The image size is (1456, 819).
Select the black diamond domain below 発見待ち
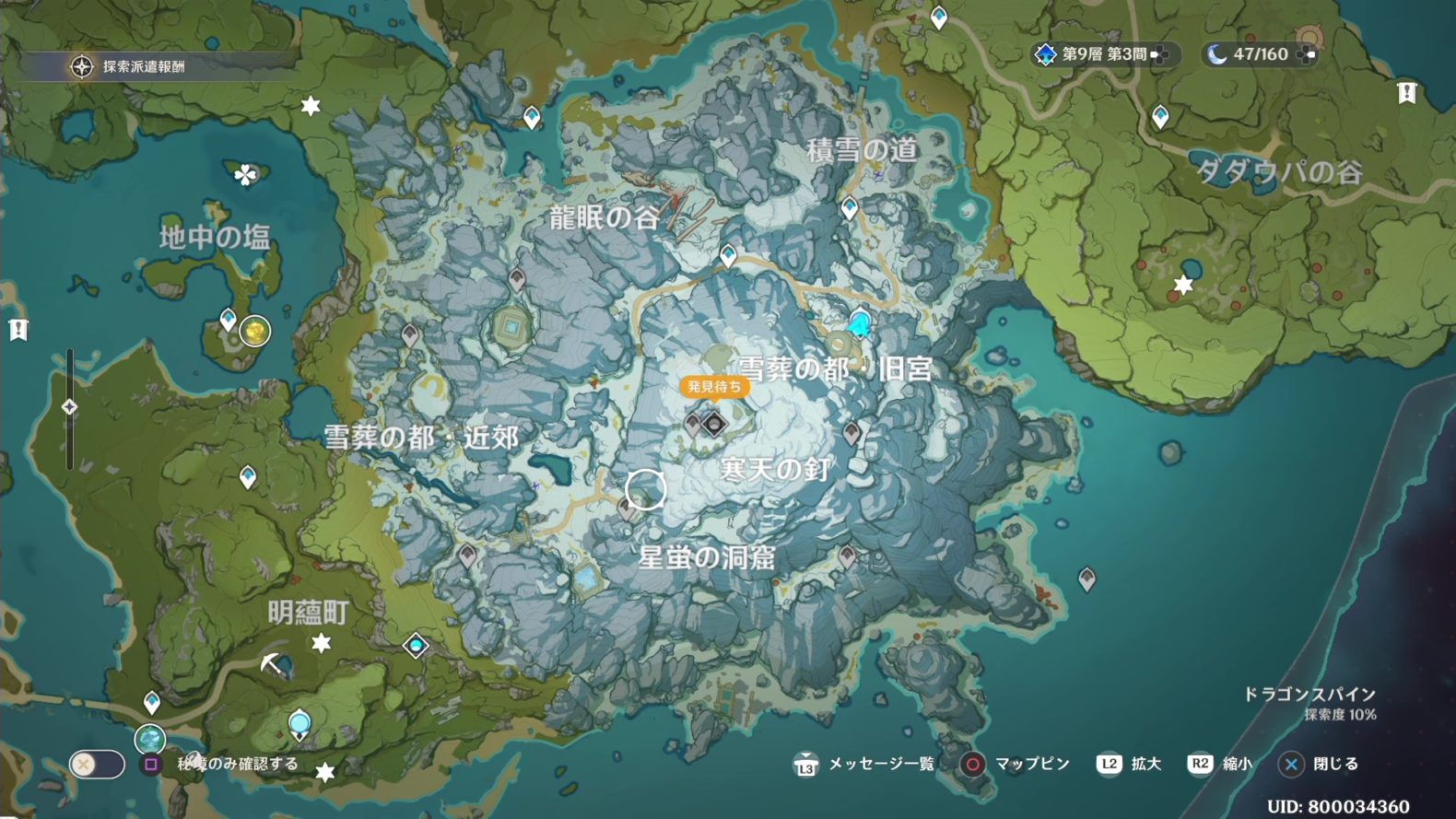[714, 424]
